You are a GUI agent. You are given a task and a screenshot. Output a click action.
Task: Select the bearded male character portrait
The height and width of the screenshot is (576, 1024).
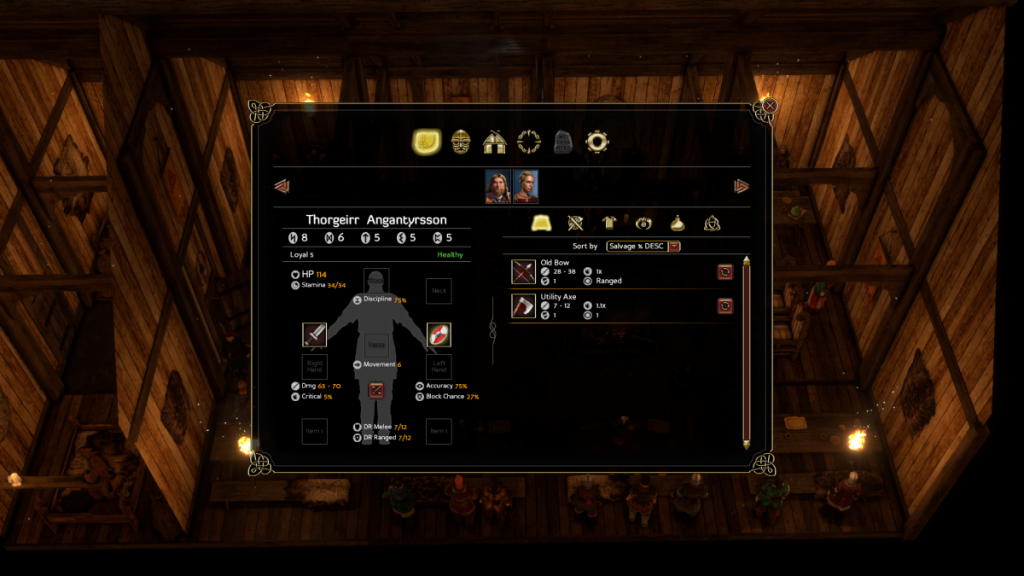[498, 186]
